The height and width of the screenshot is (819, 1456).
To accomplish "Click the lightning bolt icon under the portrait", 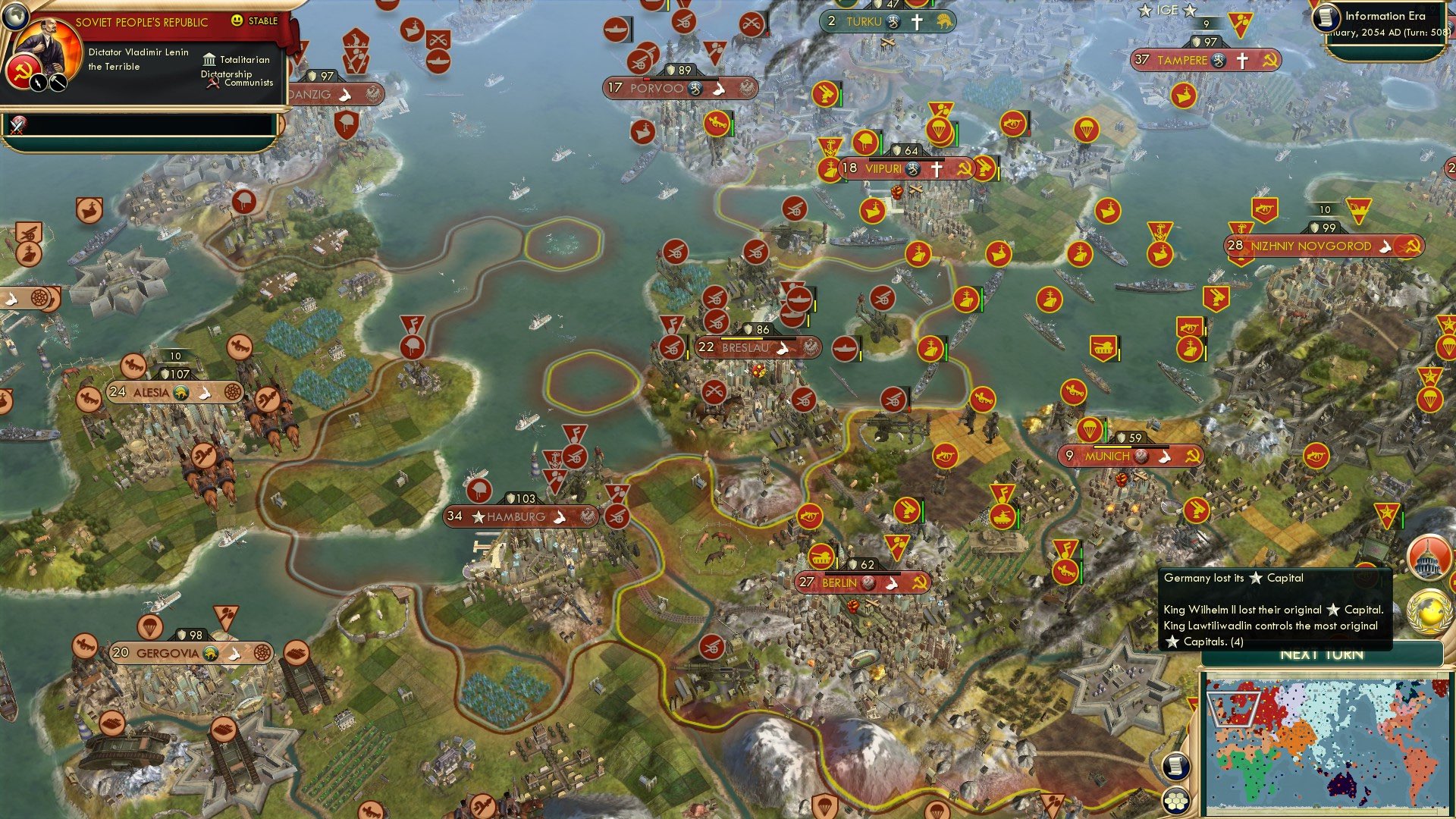I will tap(38, 83).
